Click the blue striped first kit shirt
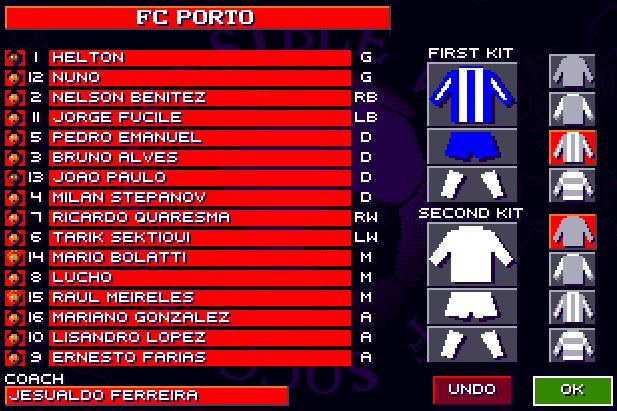The image size is (617, 411). click(x=472, y=93)
